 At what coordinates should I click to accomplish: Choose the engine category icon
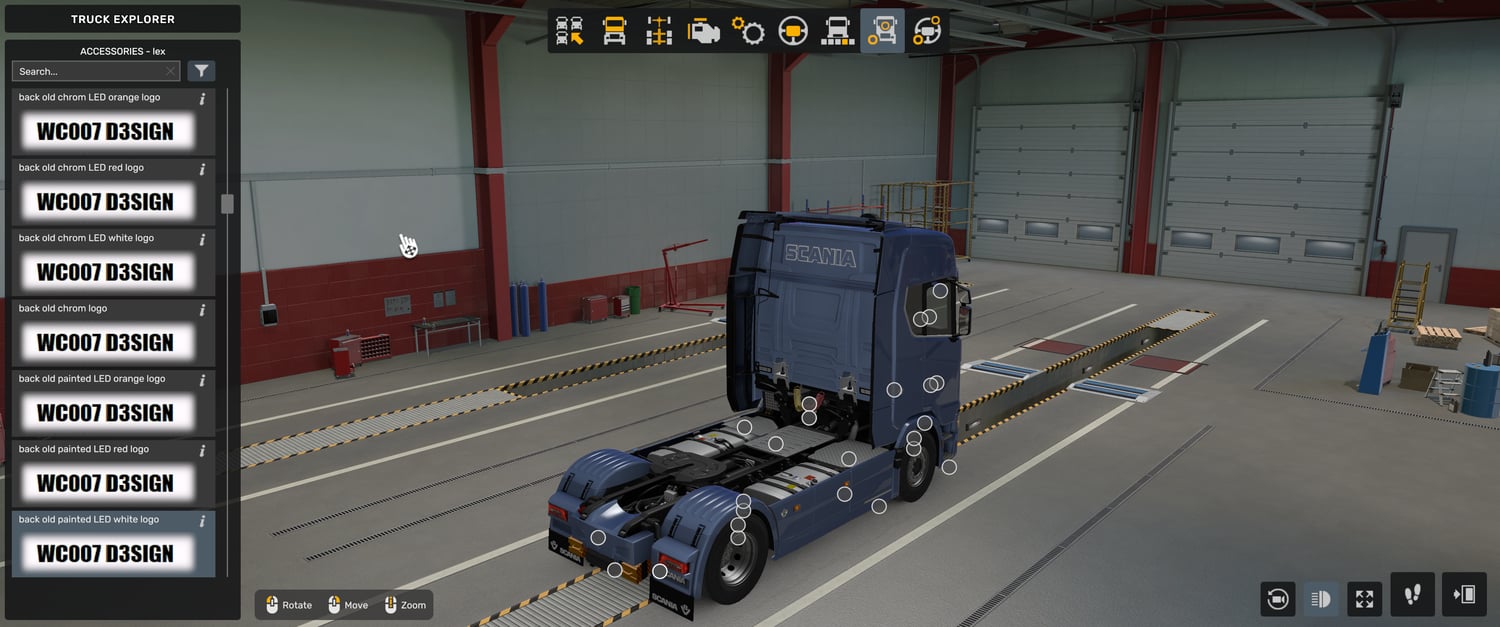[704, 31]
